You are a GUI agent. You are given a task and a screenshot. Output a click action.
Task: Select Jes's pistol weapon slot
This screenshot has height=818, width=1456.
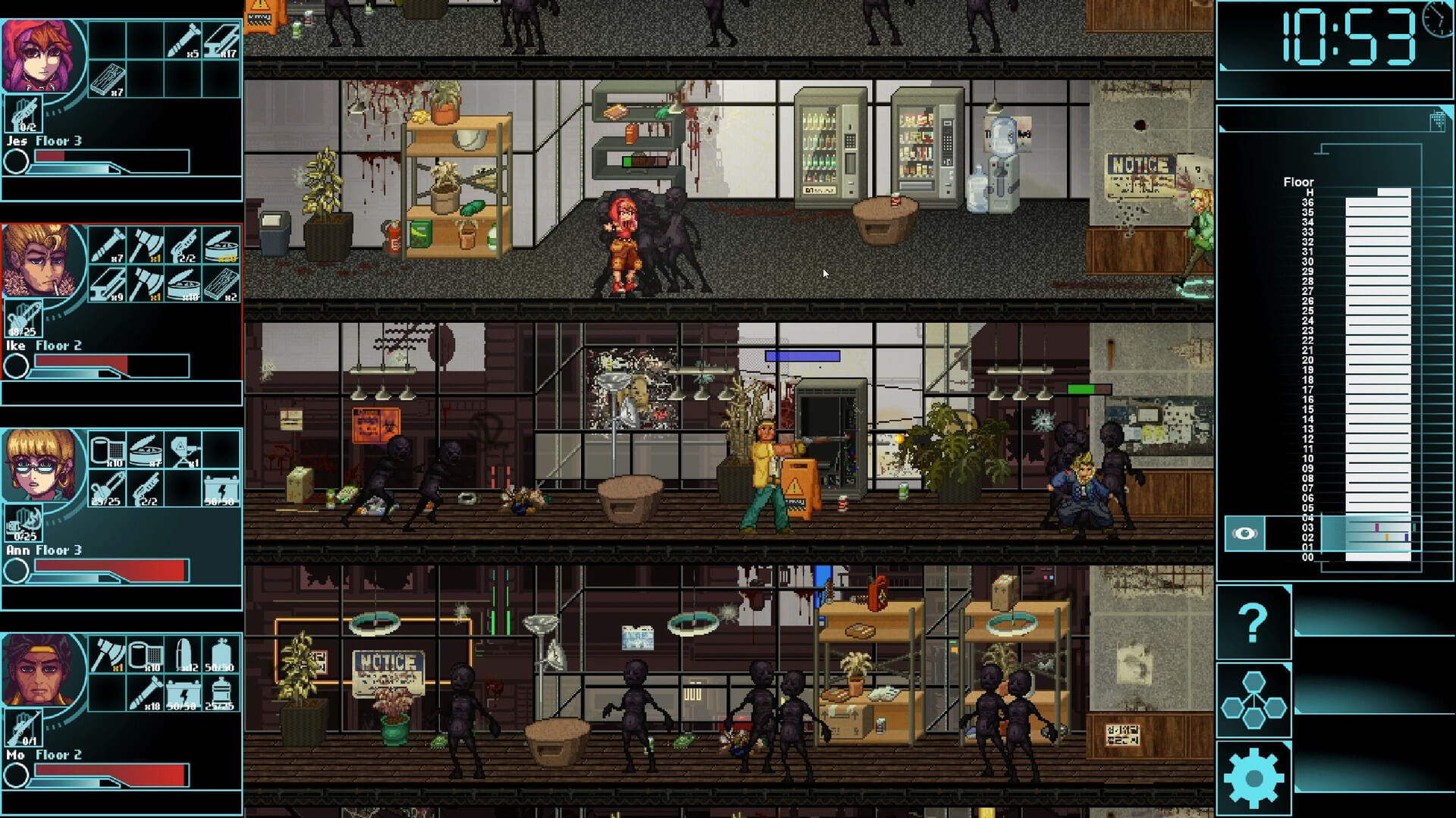click(x=24, y=113)
